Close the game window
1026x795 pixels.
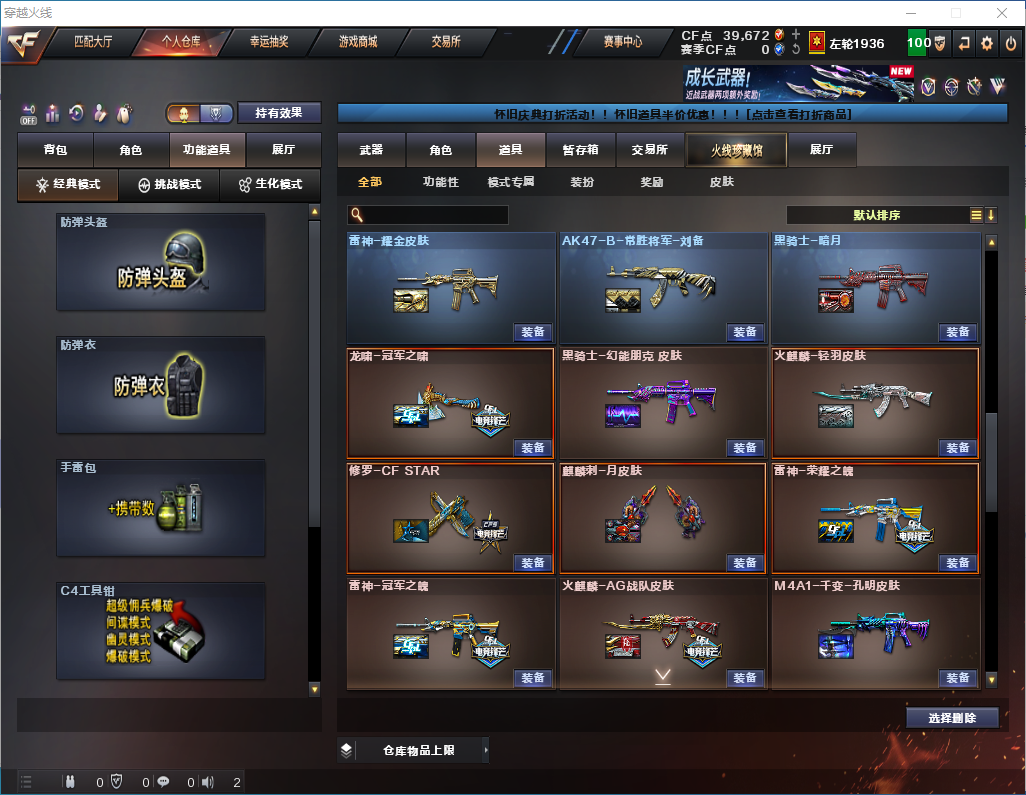point(1001,13)
